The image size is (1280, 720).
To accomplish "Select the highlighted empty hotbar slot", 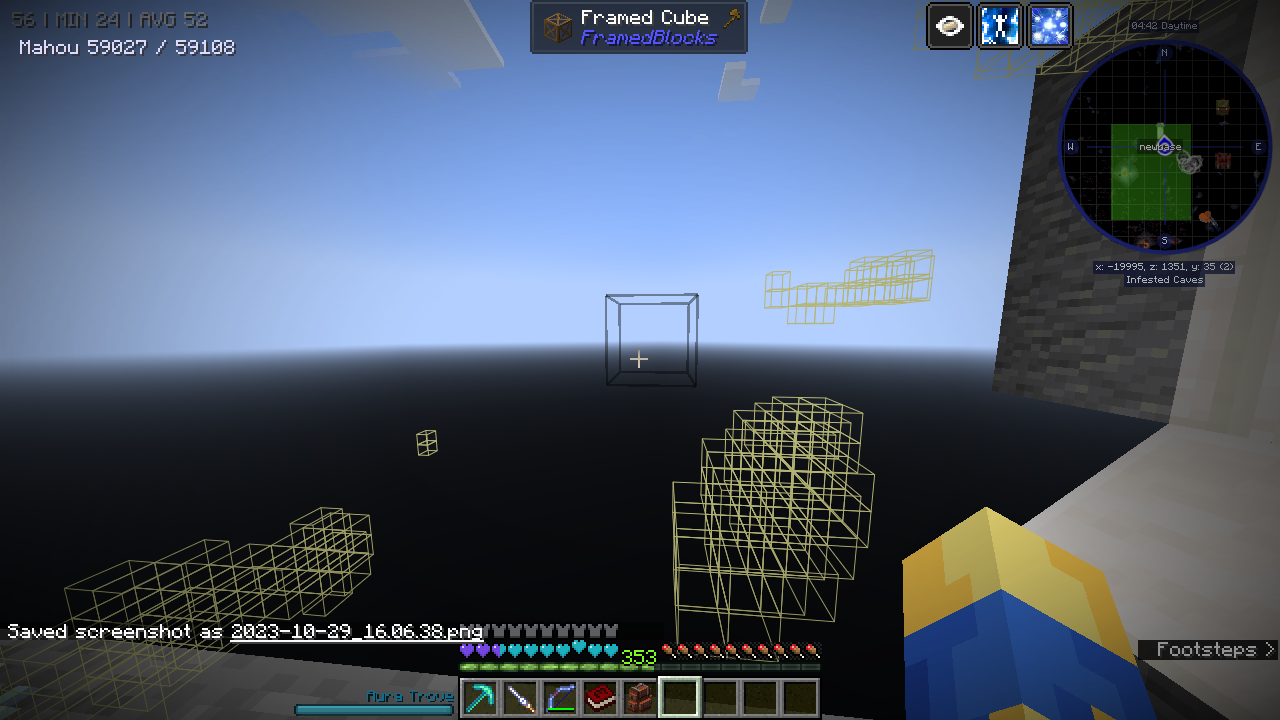I will [678, 697].
